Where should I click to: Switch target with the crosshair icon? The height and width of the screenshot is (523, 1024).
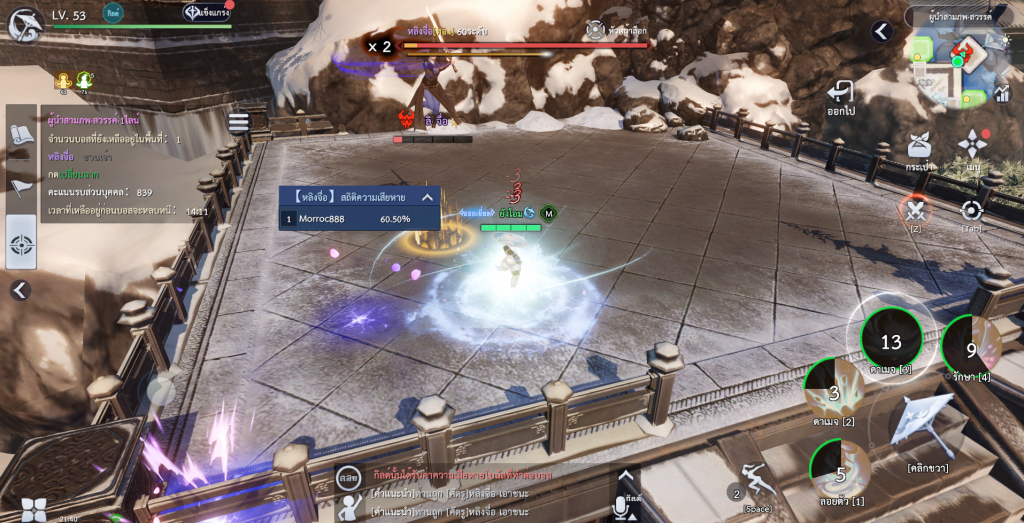(x=971, y=211)
